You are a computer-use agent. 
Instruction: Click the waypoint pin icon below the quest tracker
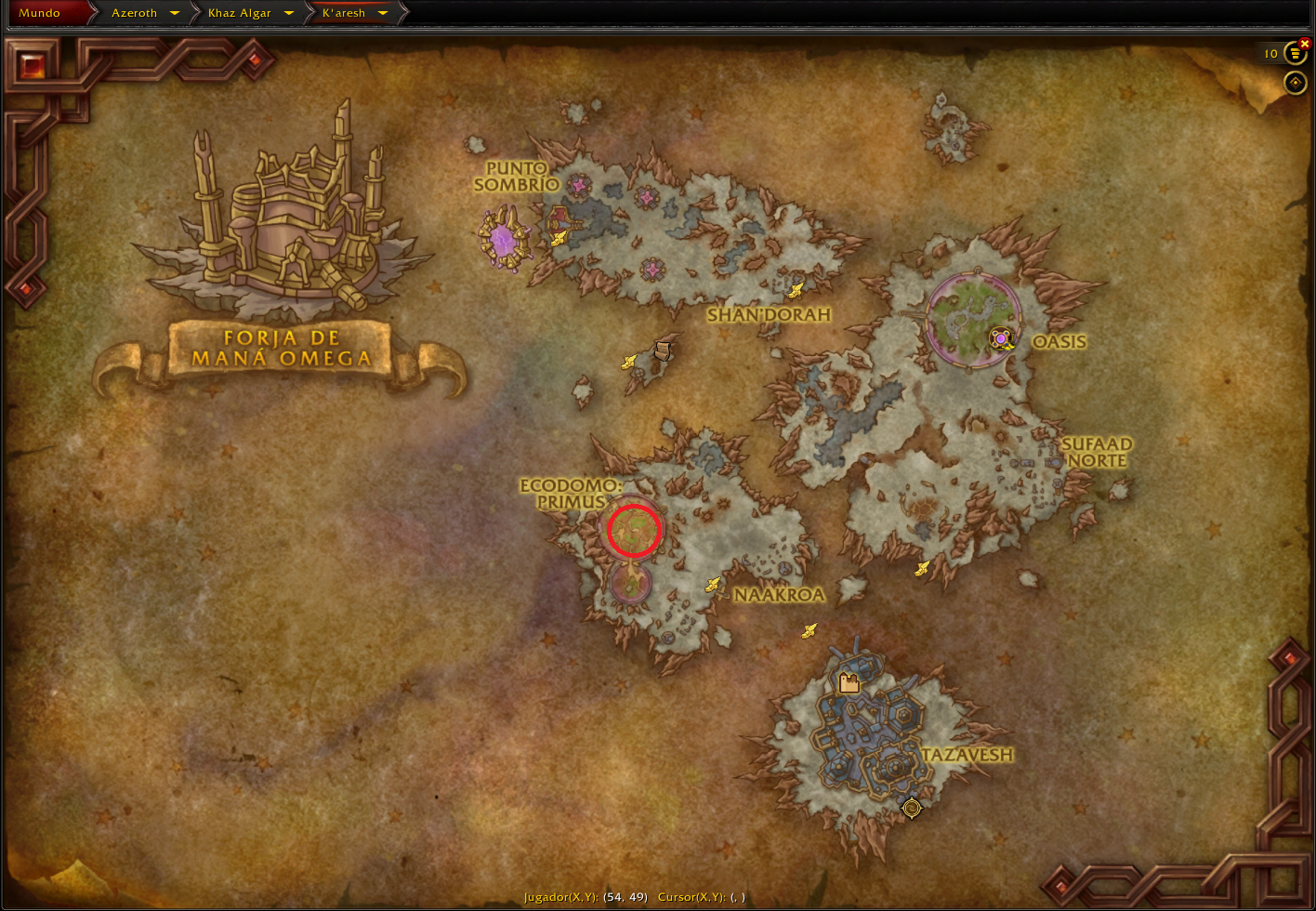[1296, 84]
